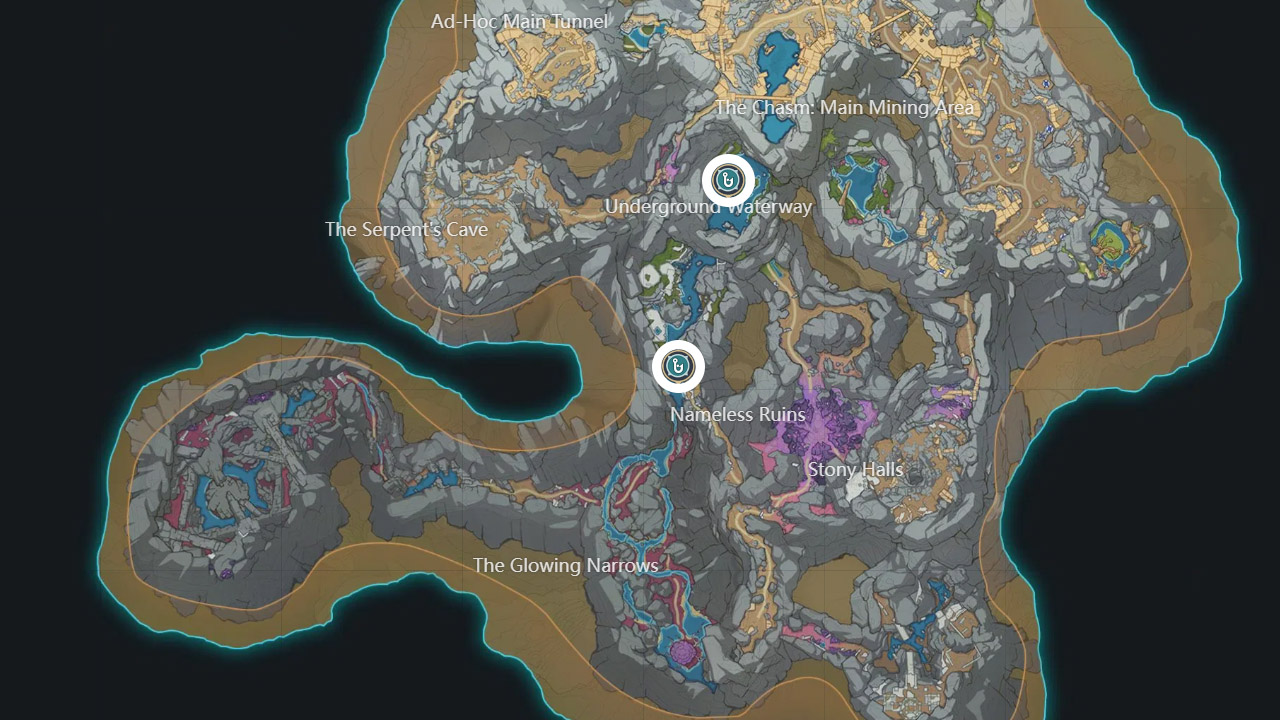The image size is (1280, 720).
Task: Click the Nameless Ruins area label
Action: (737, 414)
